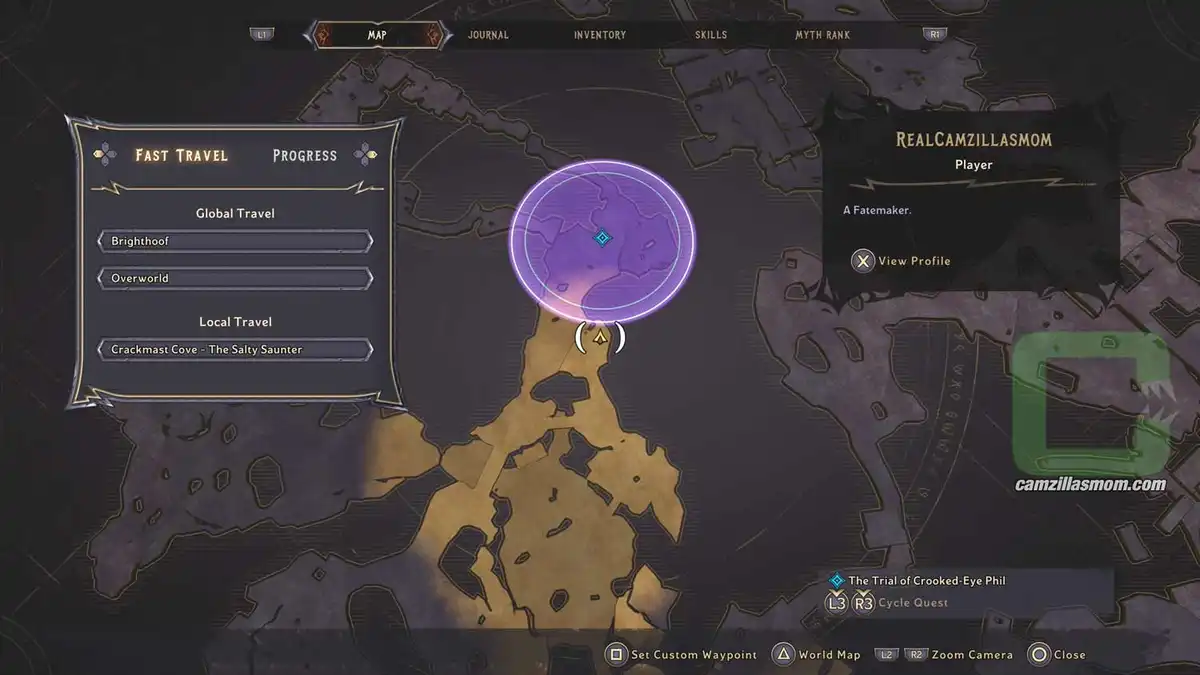
Task: Show the Myth Rank tab
Action: (x=823, y=35)
